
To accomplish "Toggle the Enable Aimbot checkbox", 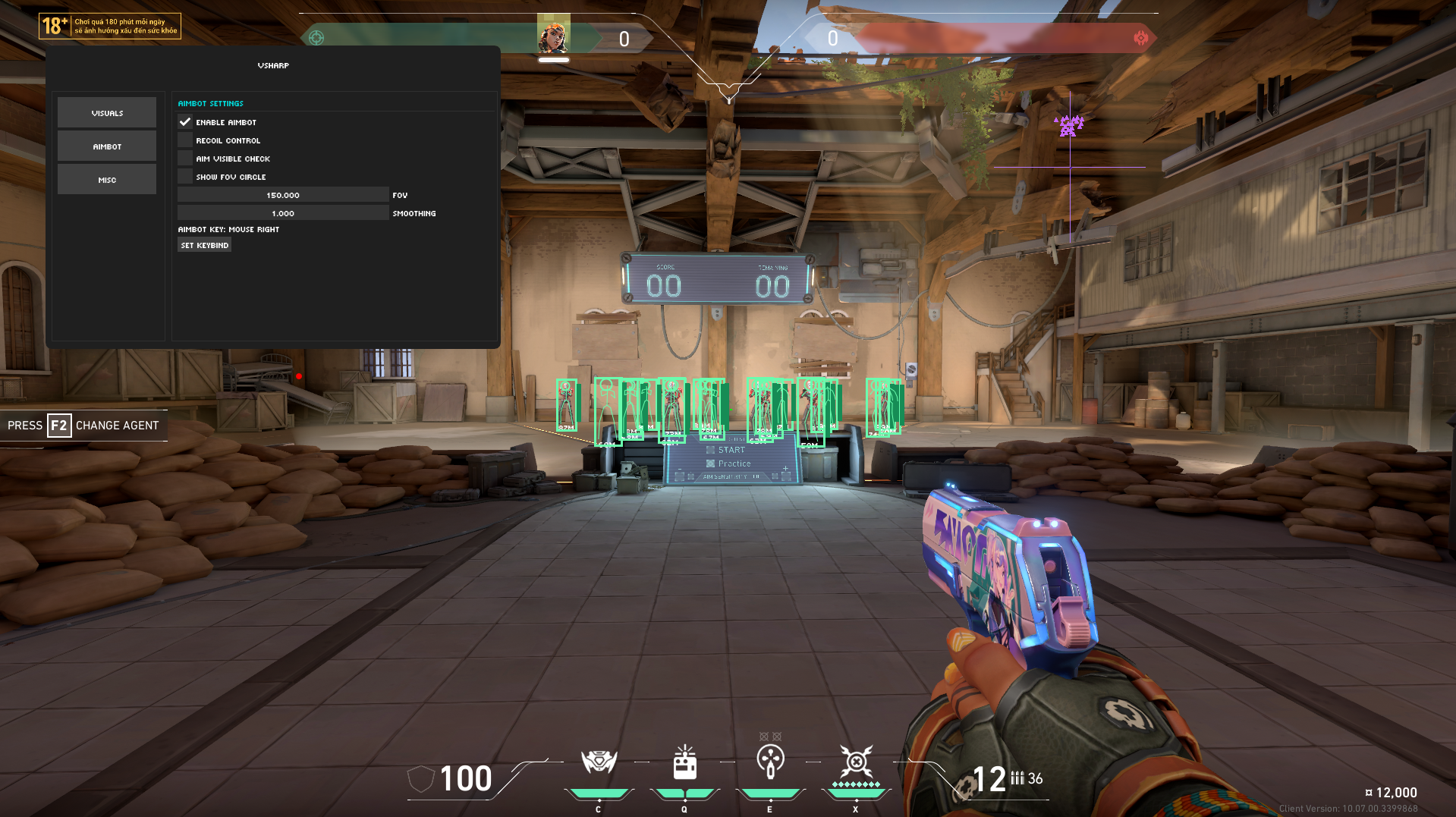I will click(185, 122).
